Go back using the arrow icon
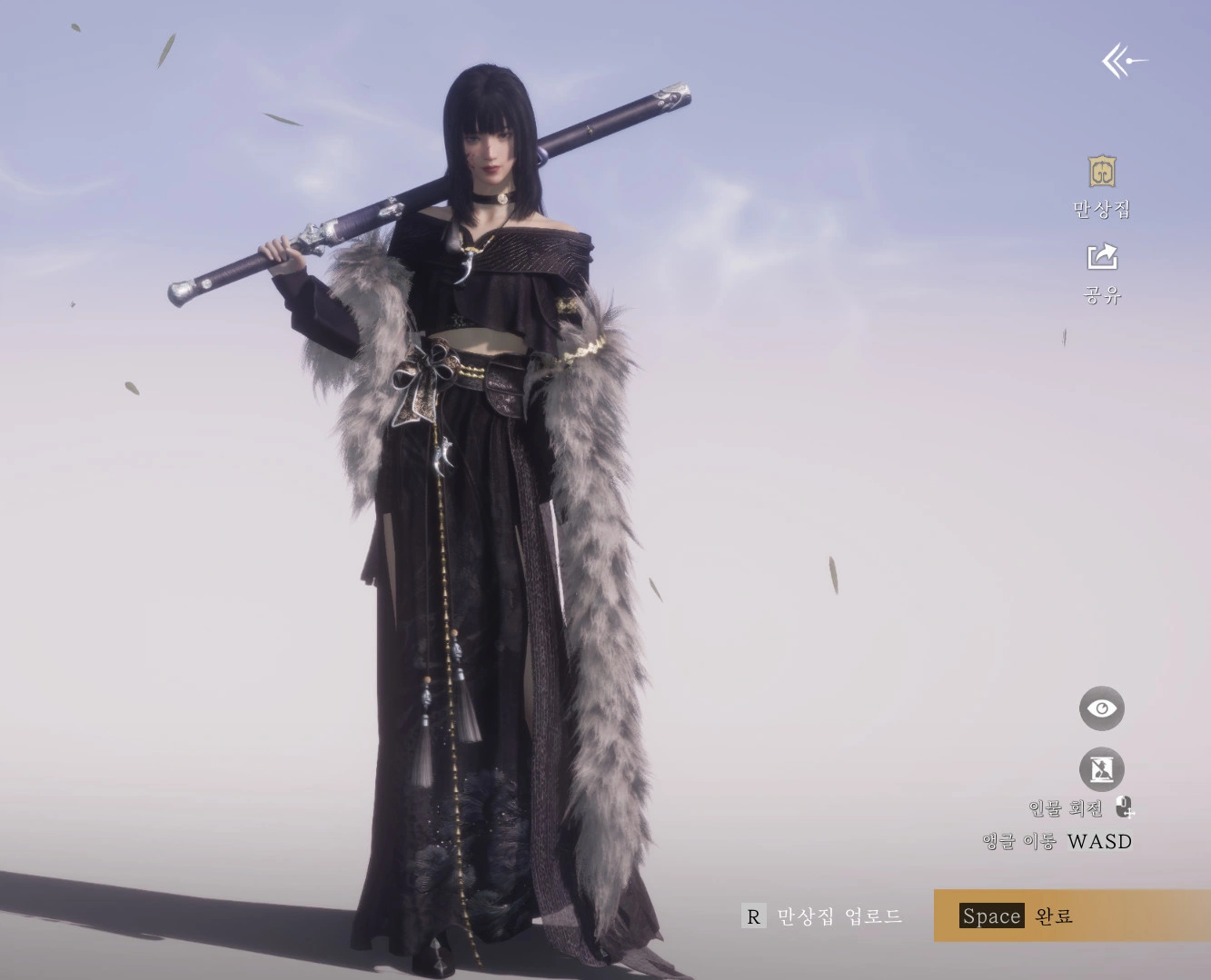Viewport: 1211px width, 980px height. pyautogui.click(x=1124, y=62)
